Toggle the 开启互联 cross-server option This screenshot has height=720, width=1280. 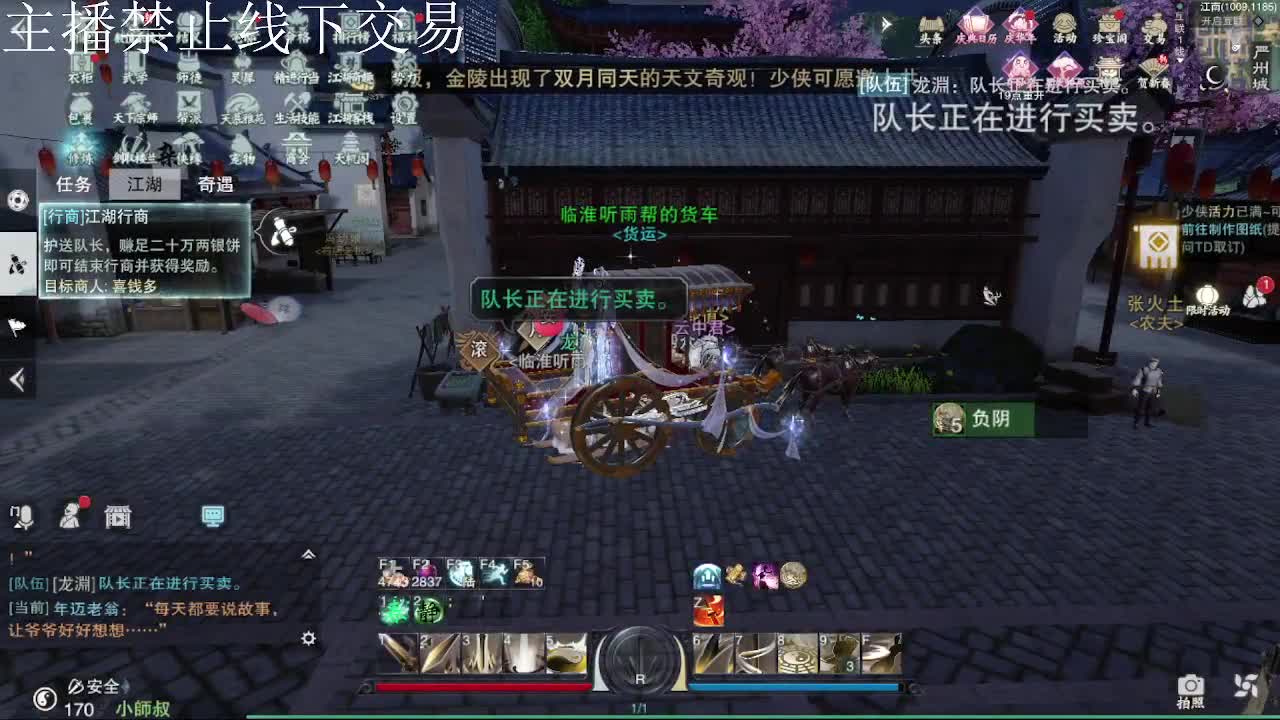[1223, 21]
